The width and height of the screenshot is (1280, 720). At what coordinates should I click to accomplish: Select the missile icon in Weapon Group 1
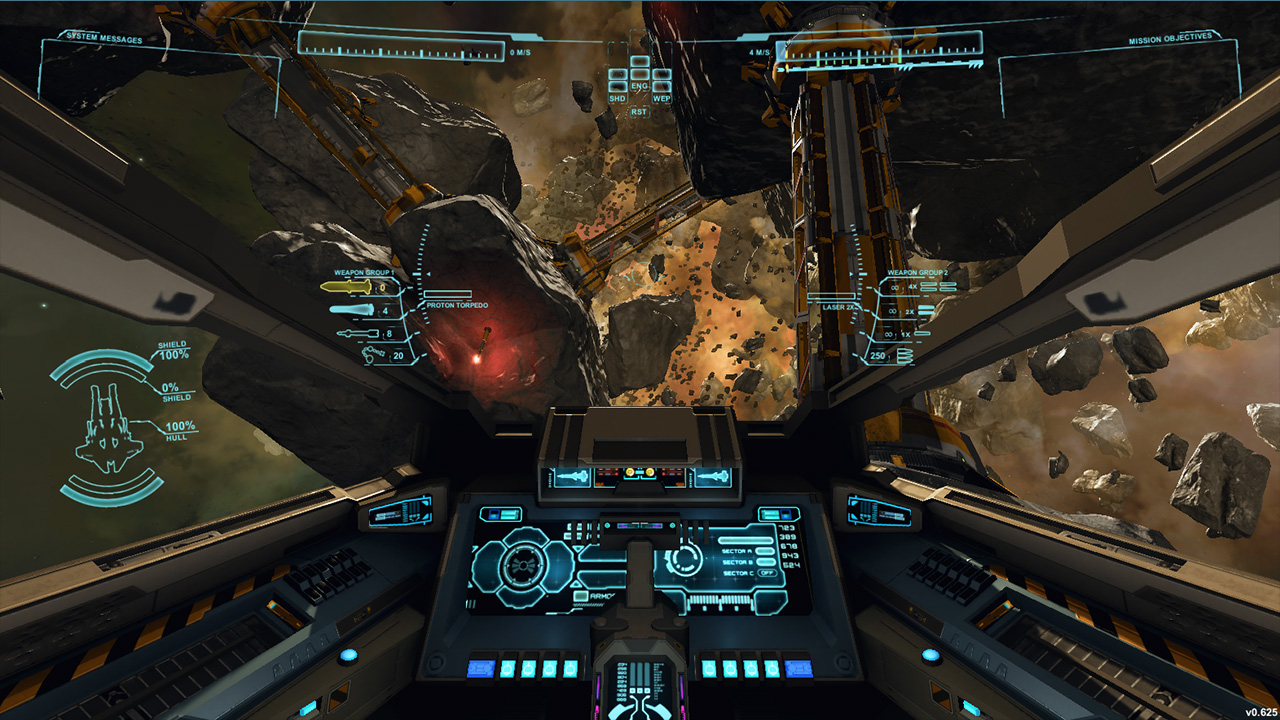[352, 308]
